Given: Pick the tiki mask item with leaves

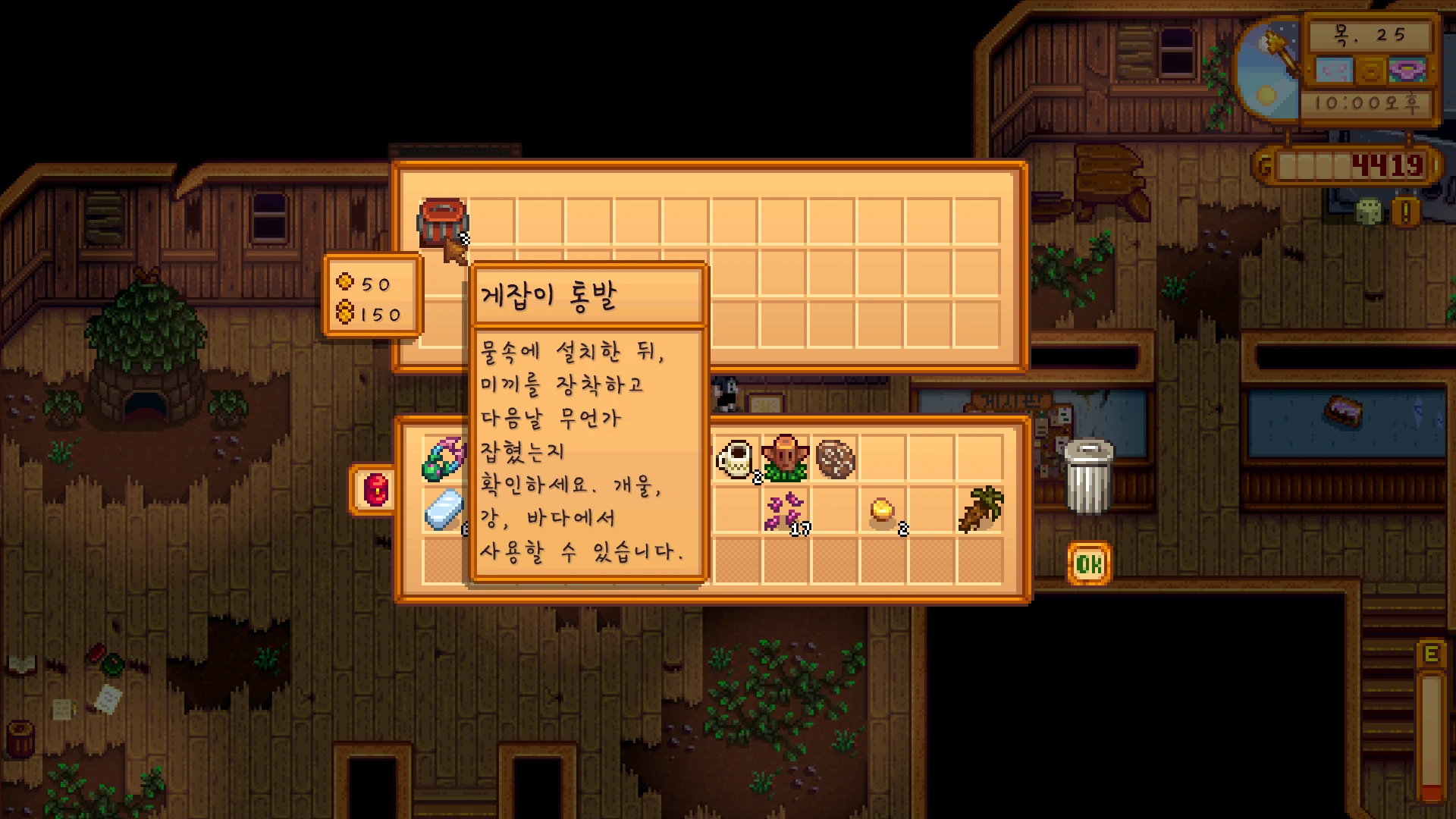Looking at the screenshot, I should (785, 458).
